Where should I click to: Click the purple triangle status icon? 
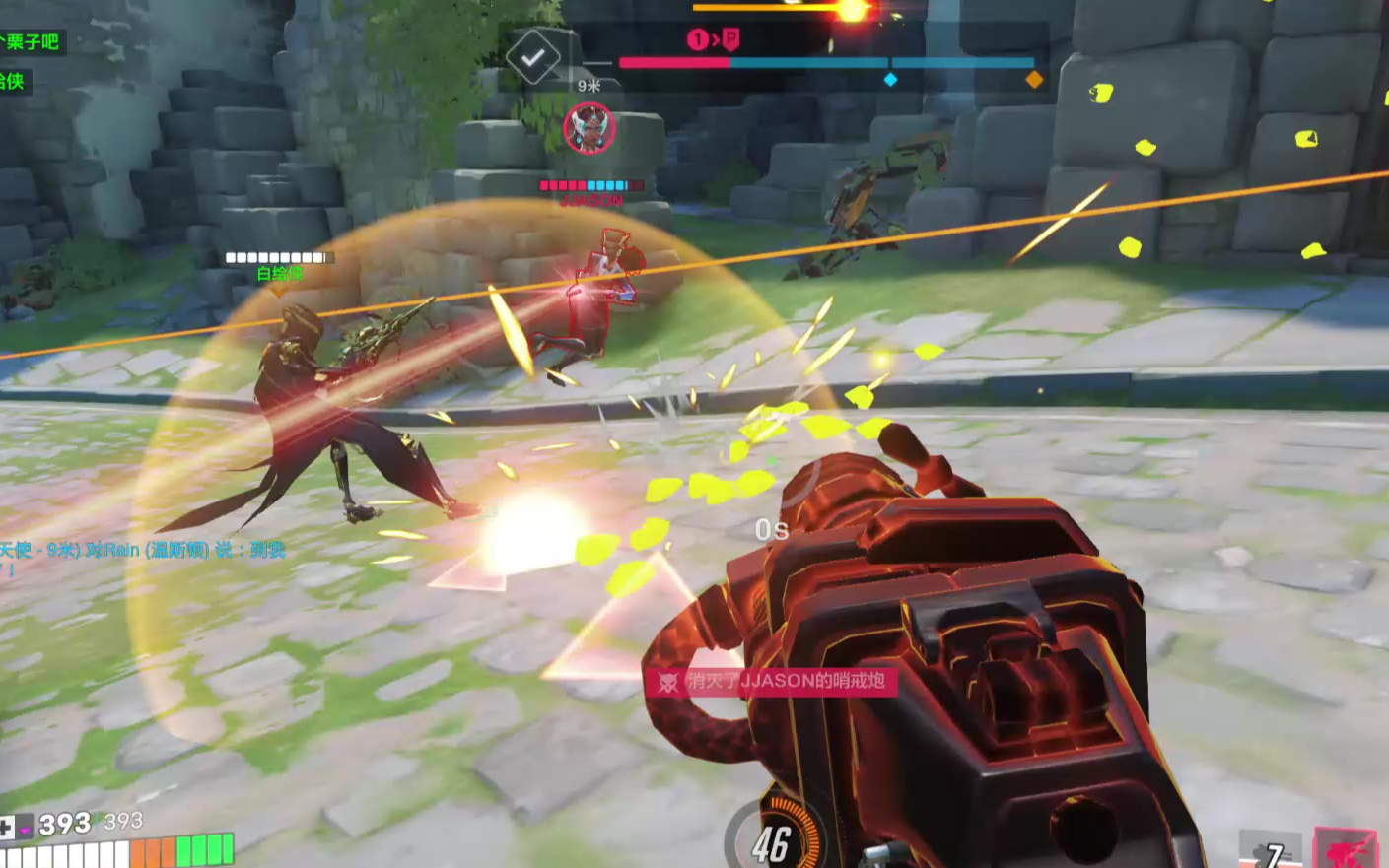click(x=24, y=830)
